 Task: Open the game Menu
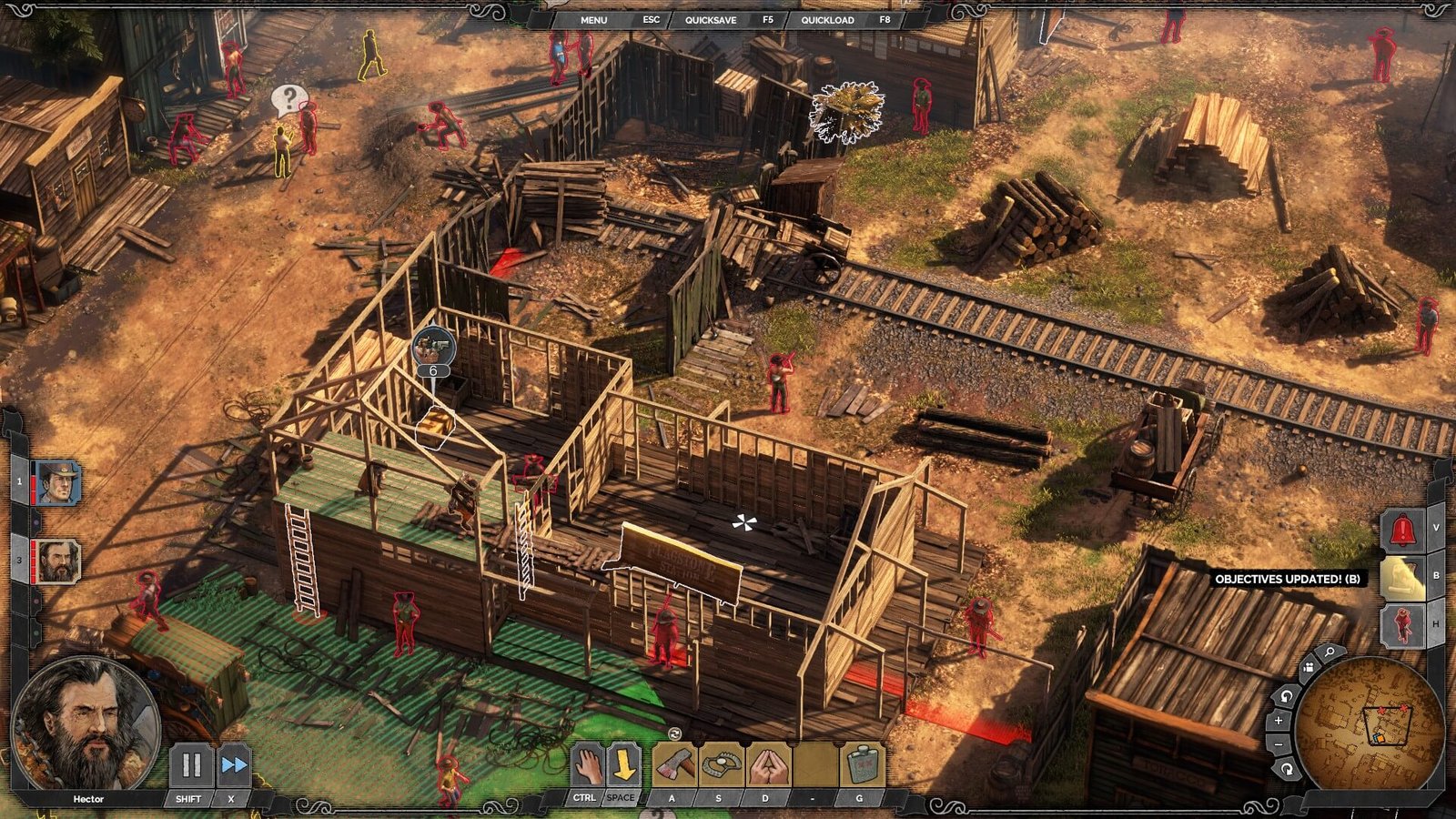pyautogui.click(x=593, y=19)
